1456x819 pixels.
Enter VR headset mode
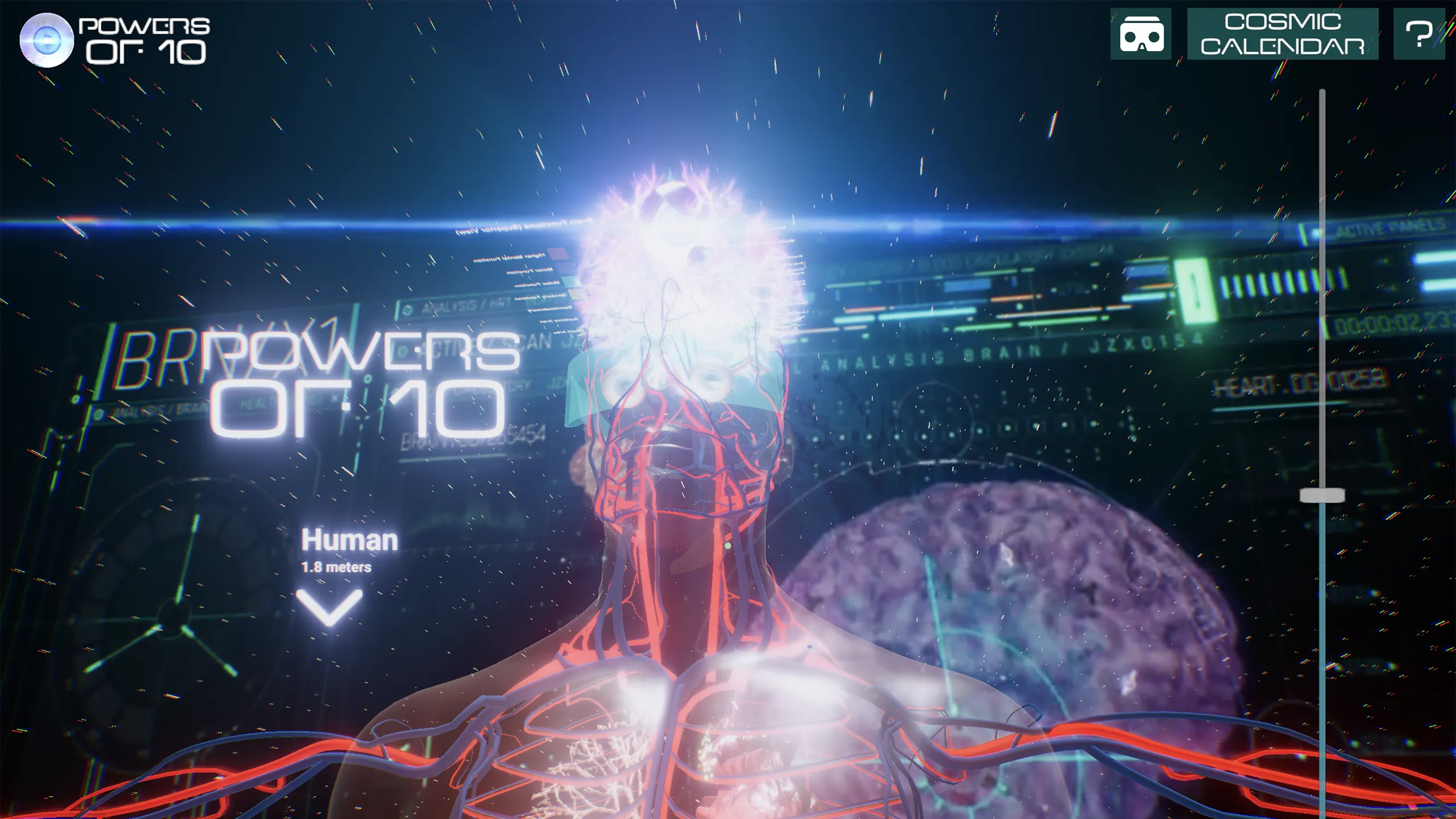(1141, 34)
